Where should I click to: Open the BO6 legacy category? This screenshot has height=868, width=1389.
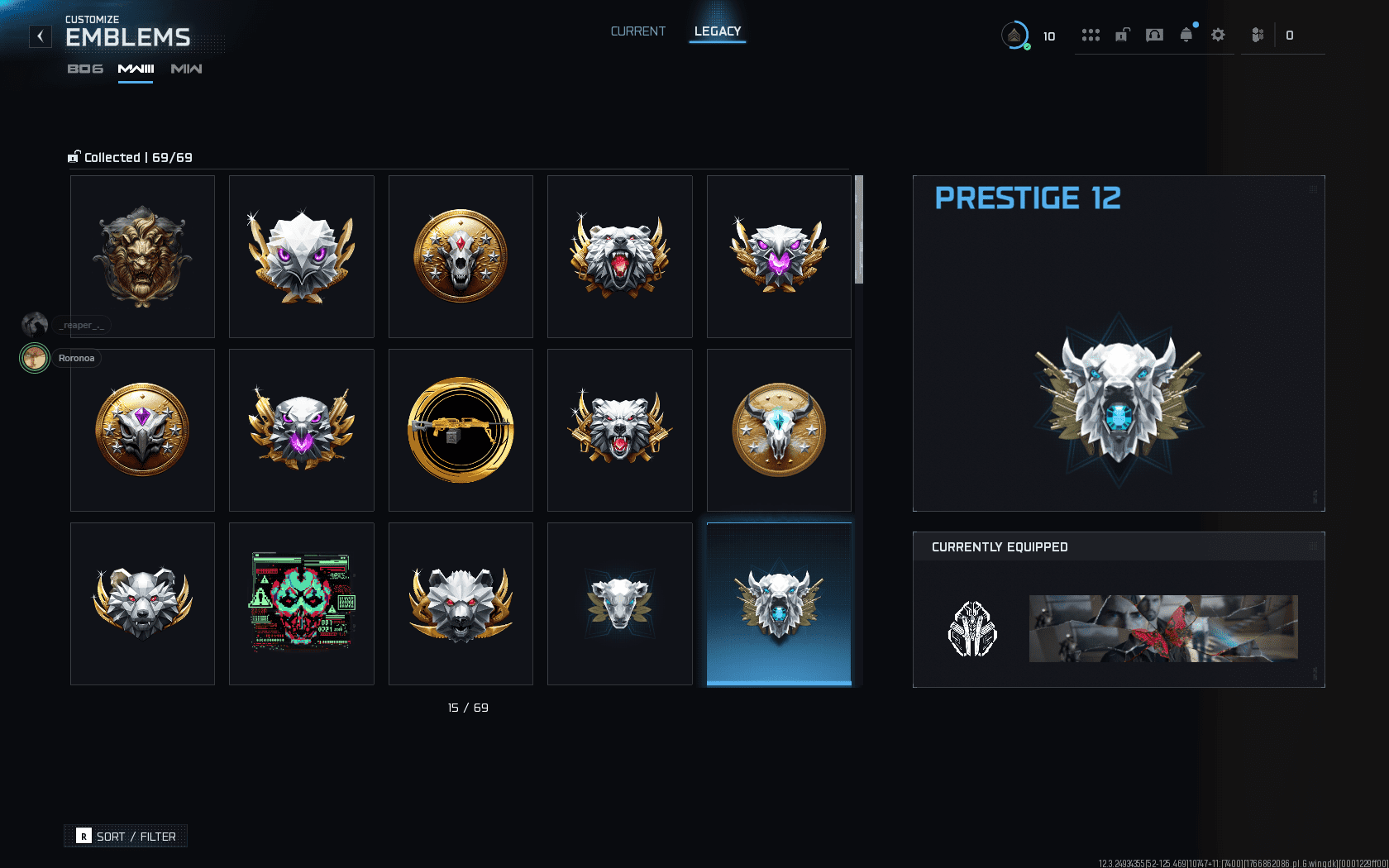click(x=84, y=69)
